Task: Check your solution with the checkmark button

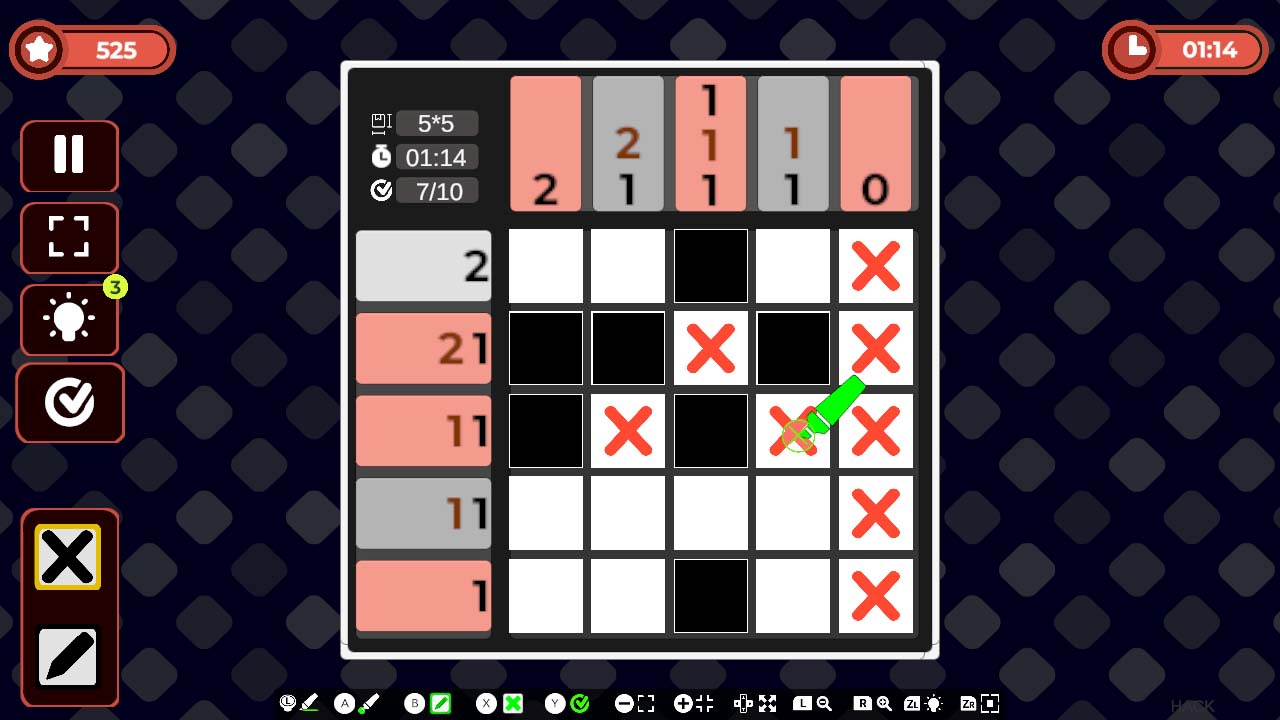Action: 68,402
